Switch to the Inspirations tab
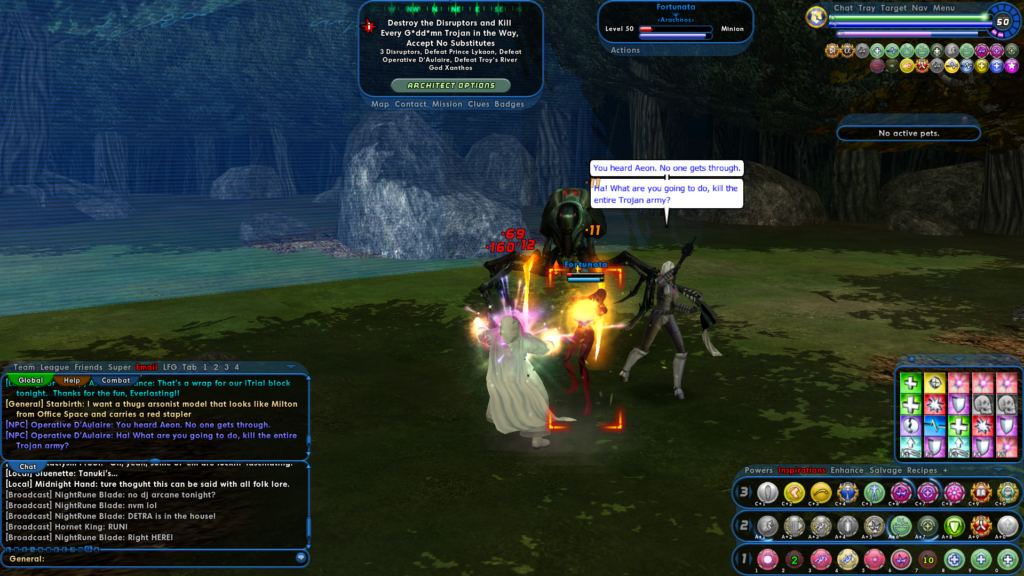 pos(802,470)
